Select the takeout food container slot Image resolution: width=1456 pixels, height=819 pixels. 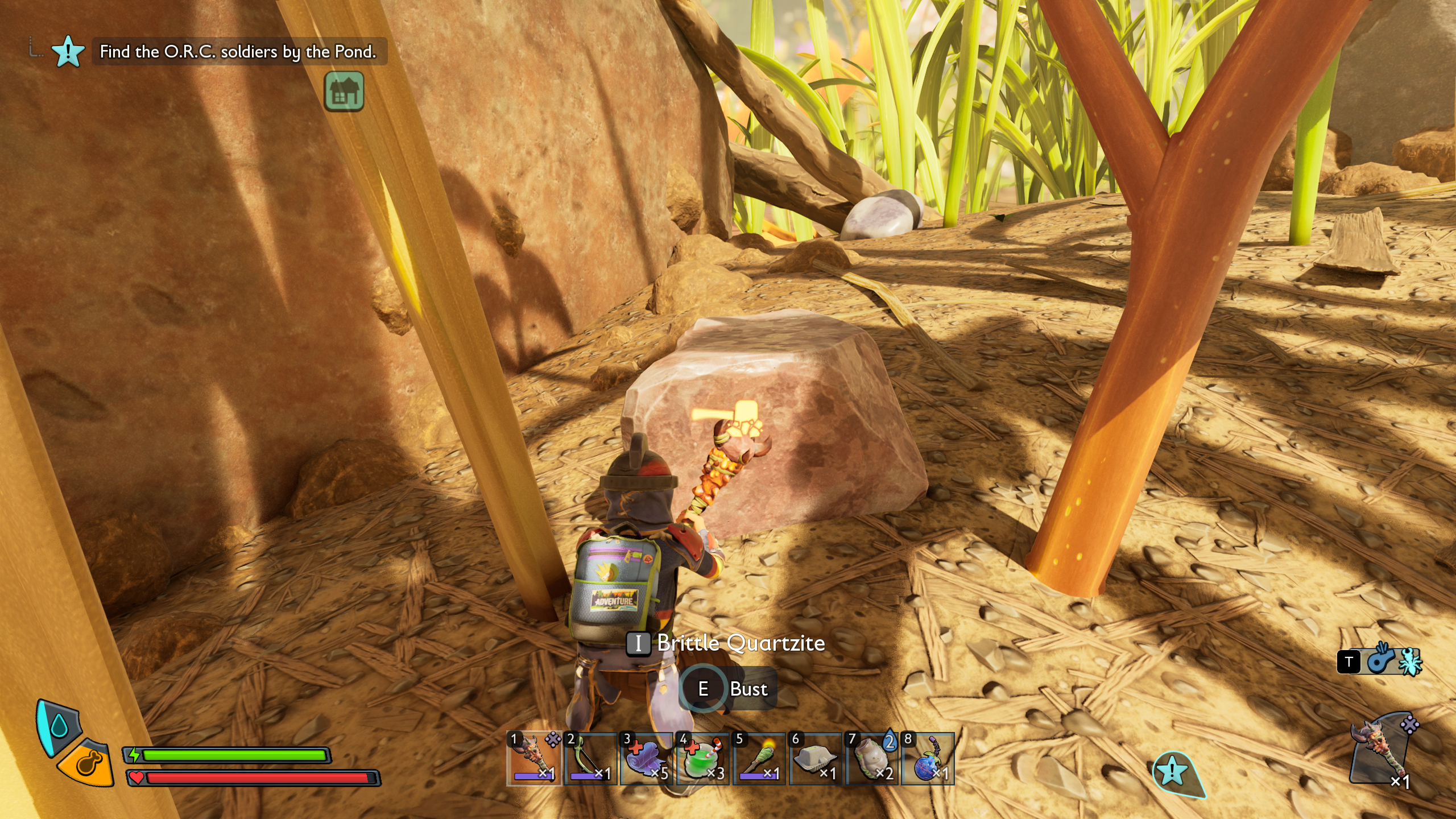[x=815, y=758]
